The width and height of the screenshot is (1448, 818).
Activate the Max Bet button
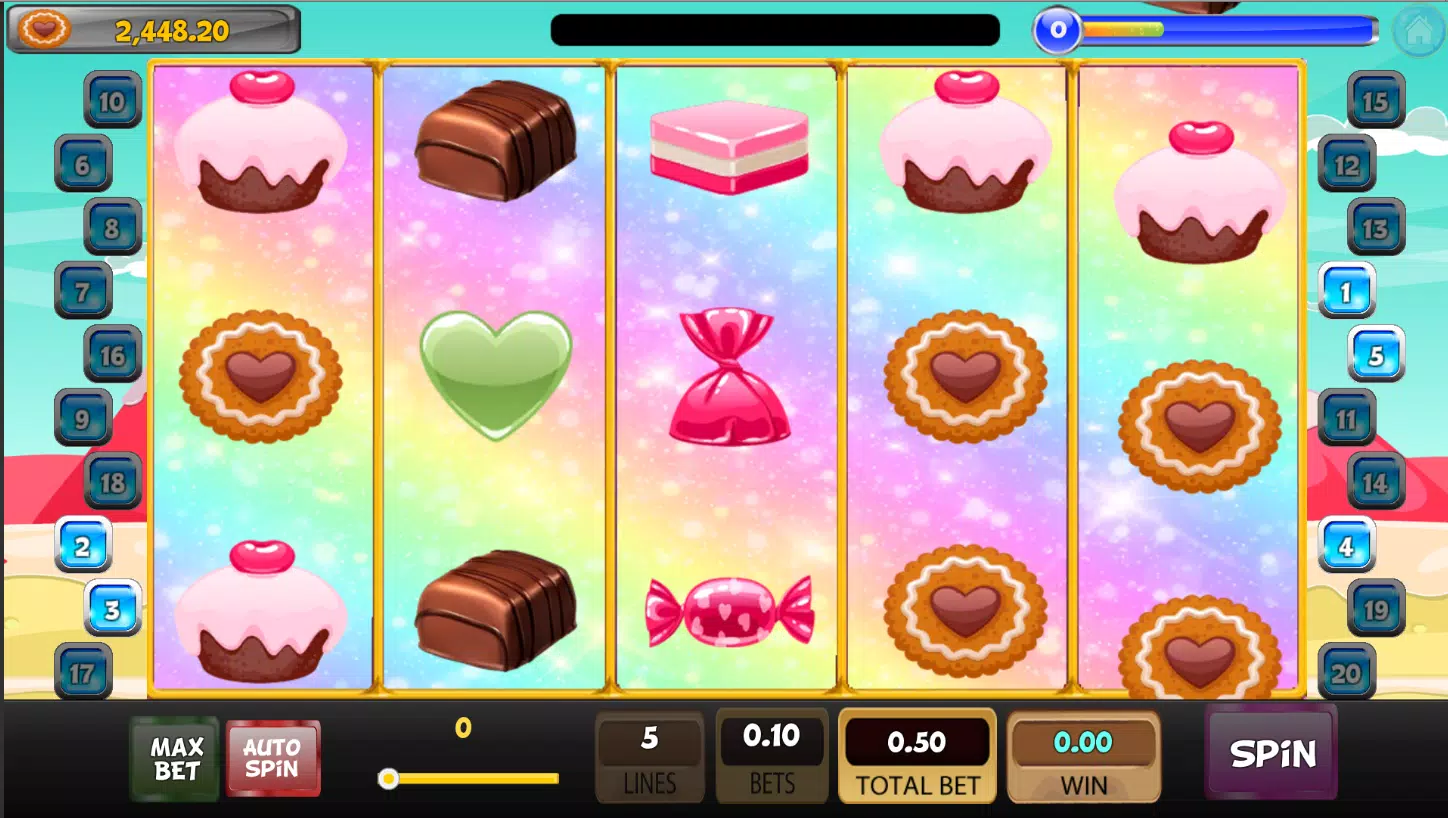pyautogui.click(x=176, y=759)
